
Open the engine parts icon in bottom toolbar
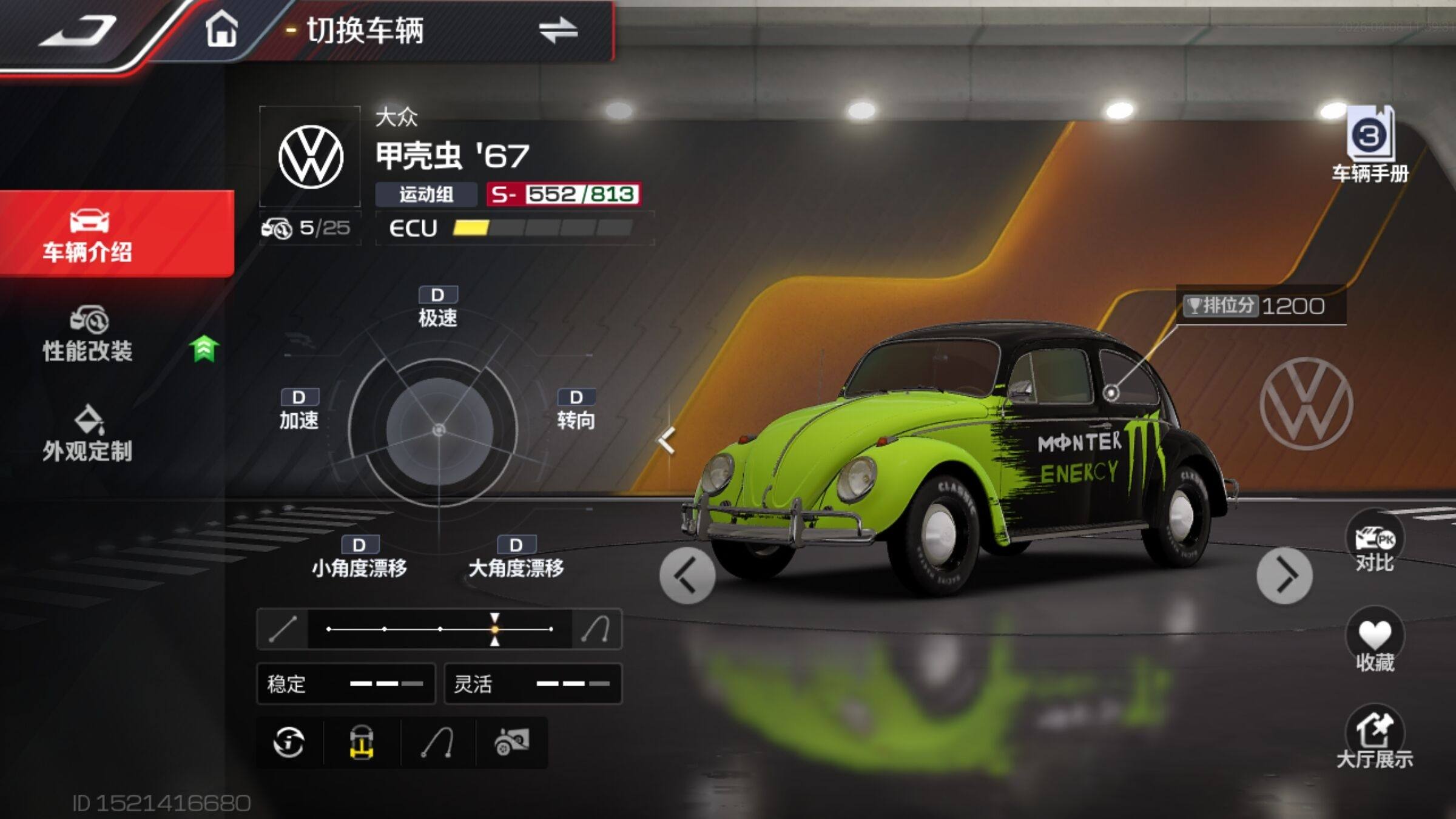coord(512,742)
